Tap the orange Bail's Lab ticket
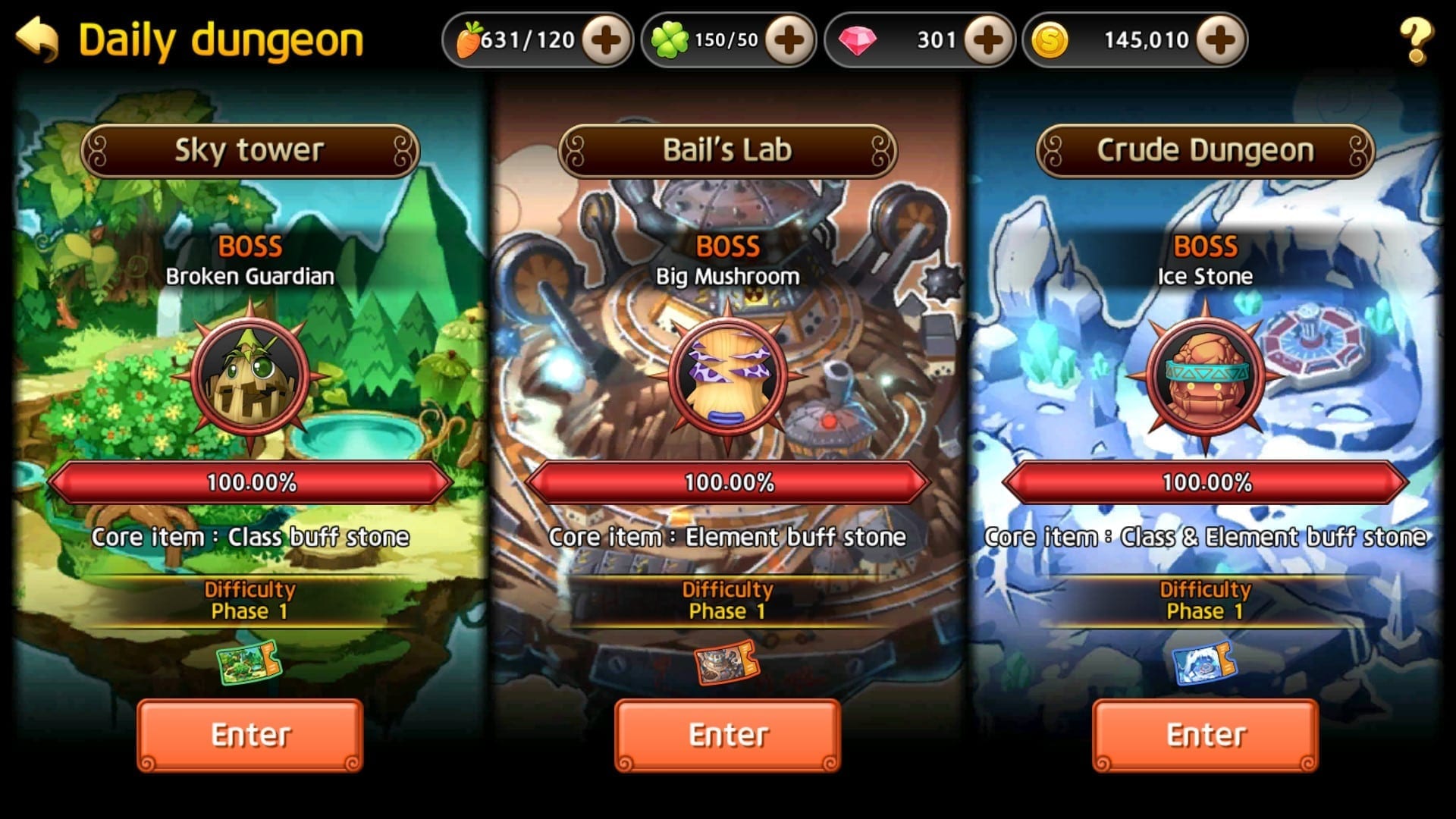The width and height of the screenshot is (1456, 819). [x=726, y=664]
